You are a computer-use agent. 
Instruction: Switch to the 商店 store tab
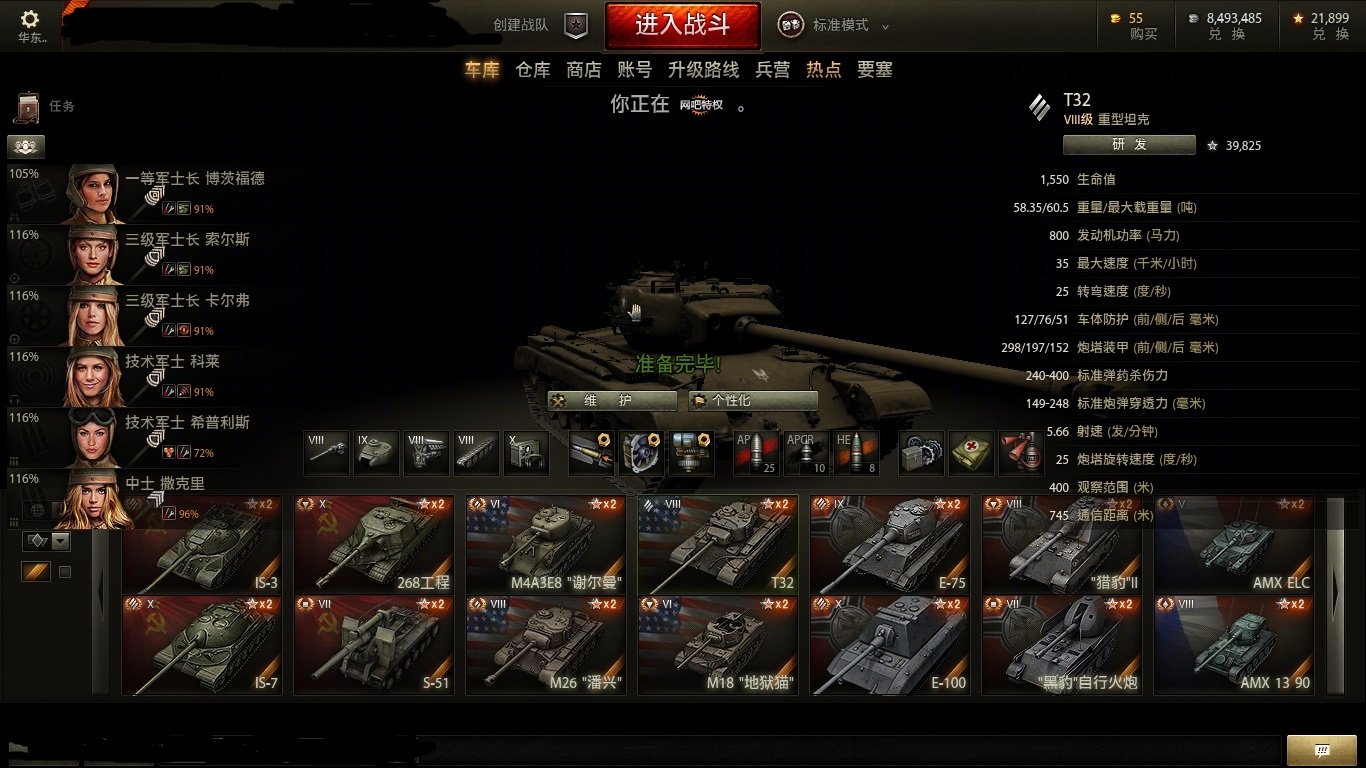pyautogui.click(x=584, y=70)
